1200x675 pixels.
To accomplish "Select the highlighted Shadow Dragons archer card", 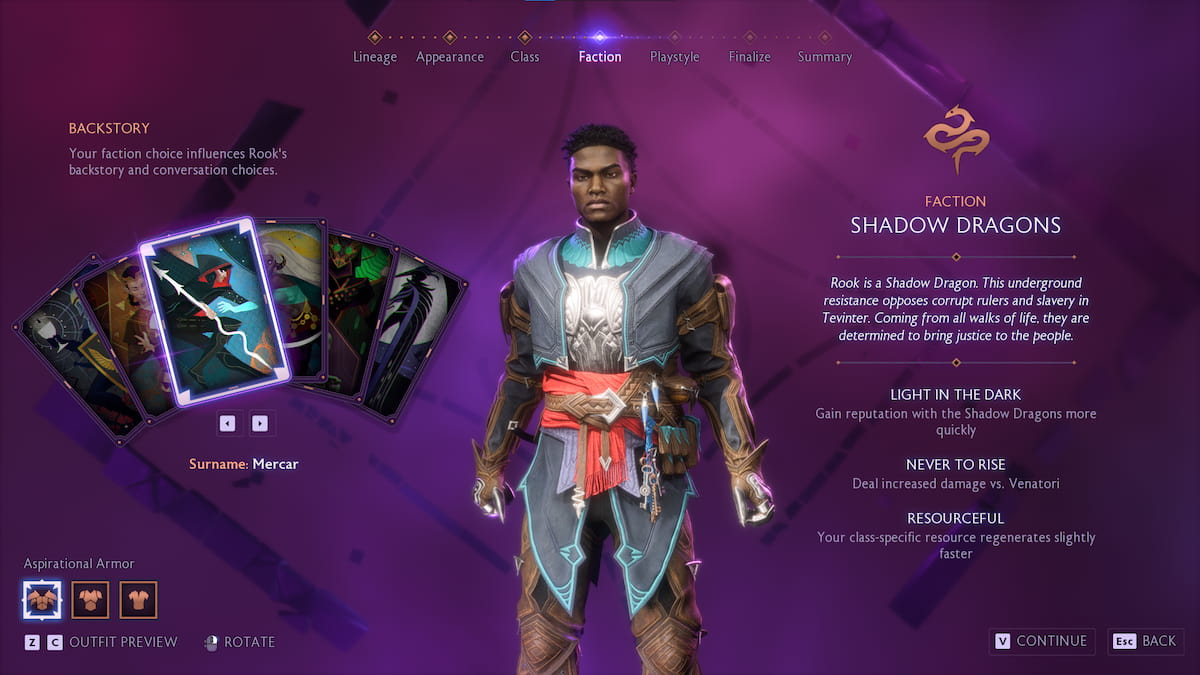I will (212, 312).
